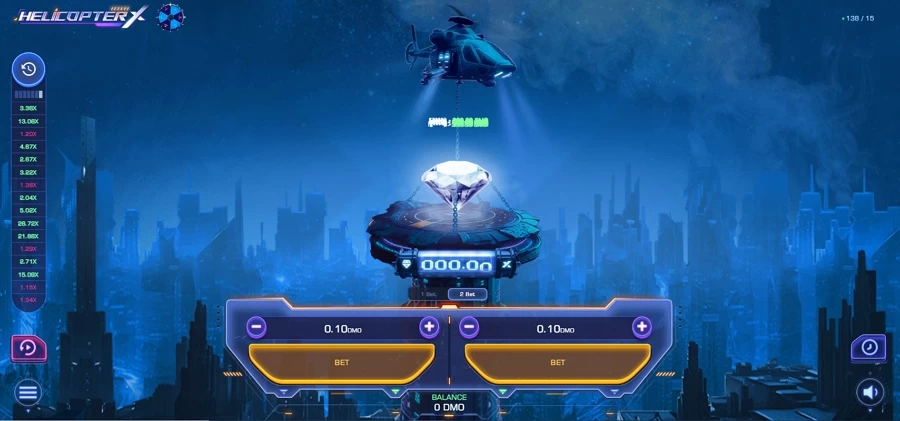
Task: Toggle sound with the speaker icon
Action: coord(869,392)
